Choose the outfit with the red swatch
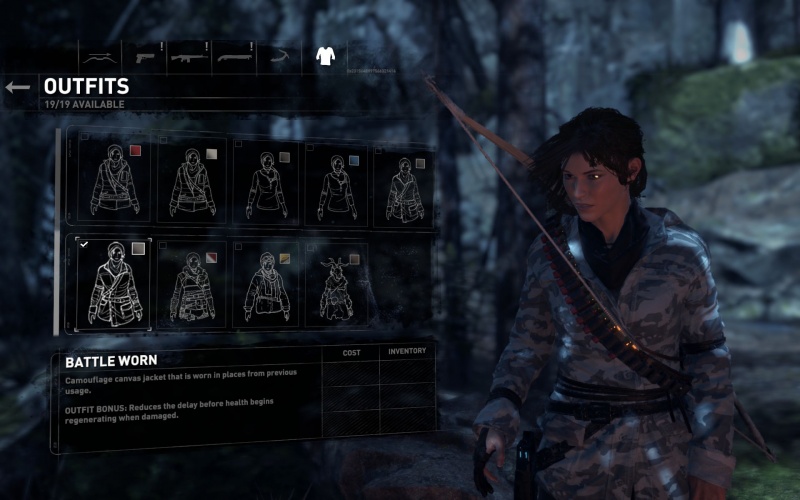 pyautogui.click(x=113, y=181)
